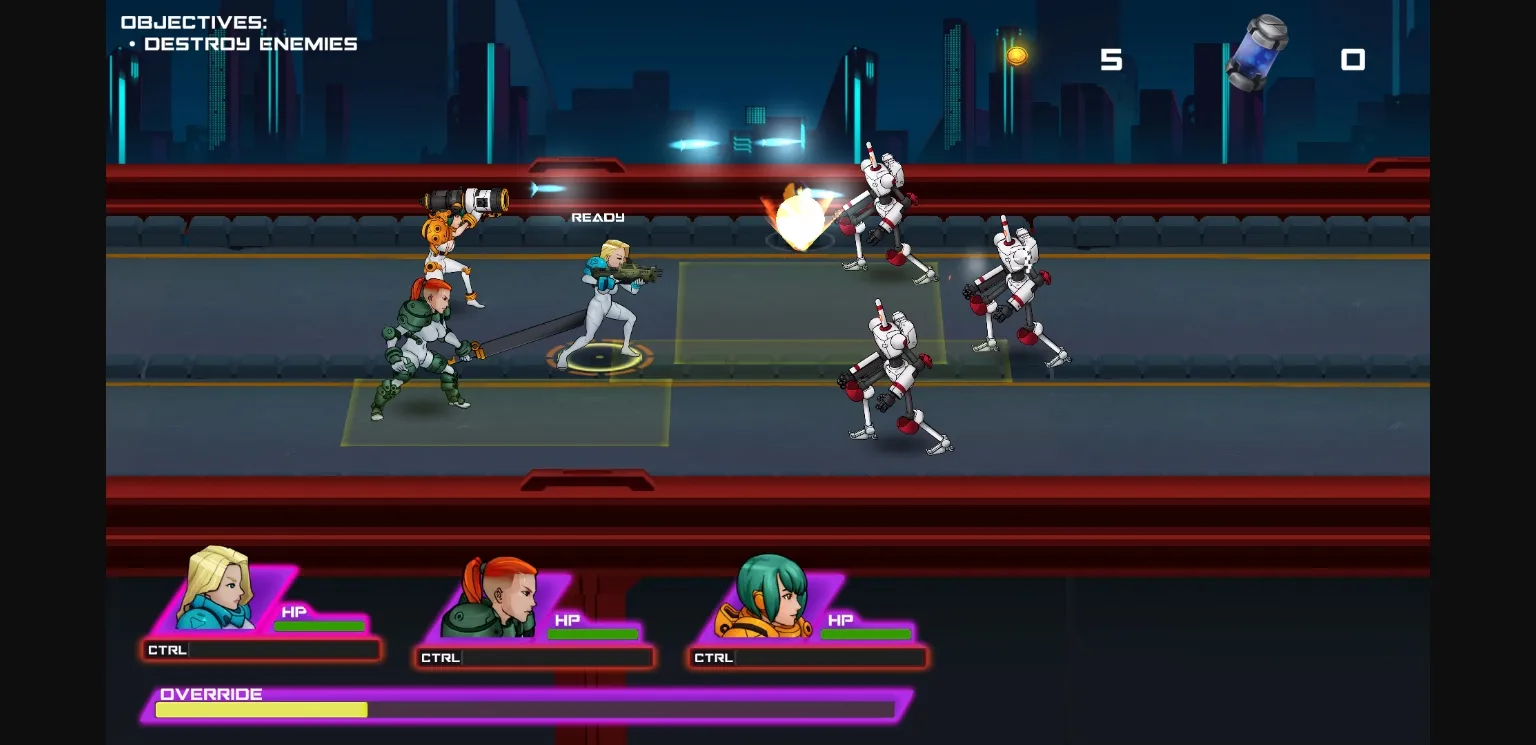Click the yellow OVERRIDE progress bar

(260, 709)
